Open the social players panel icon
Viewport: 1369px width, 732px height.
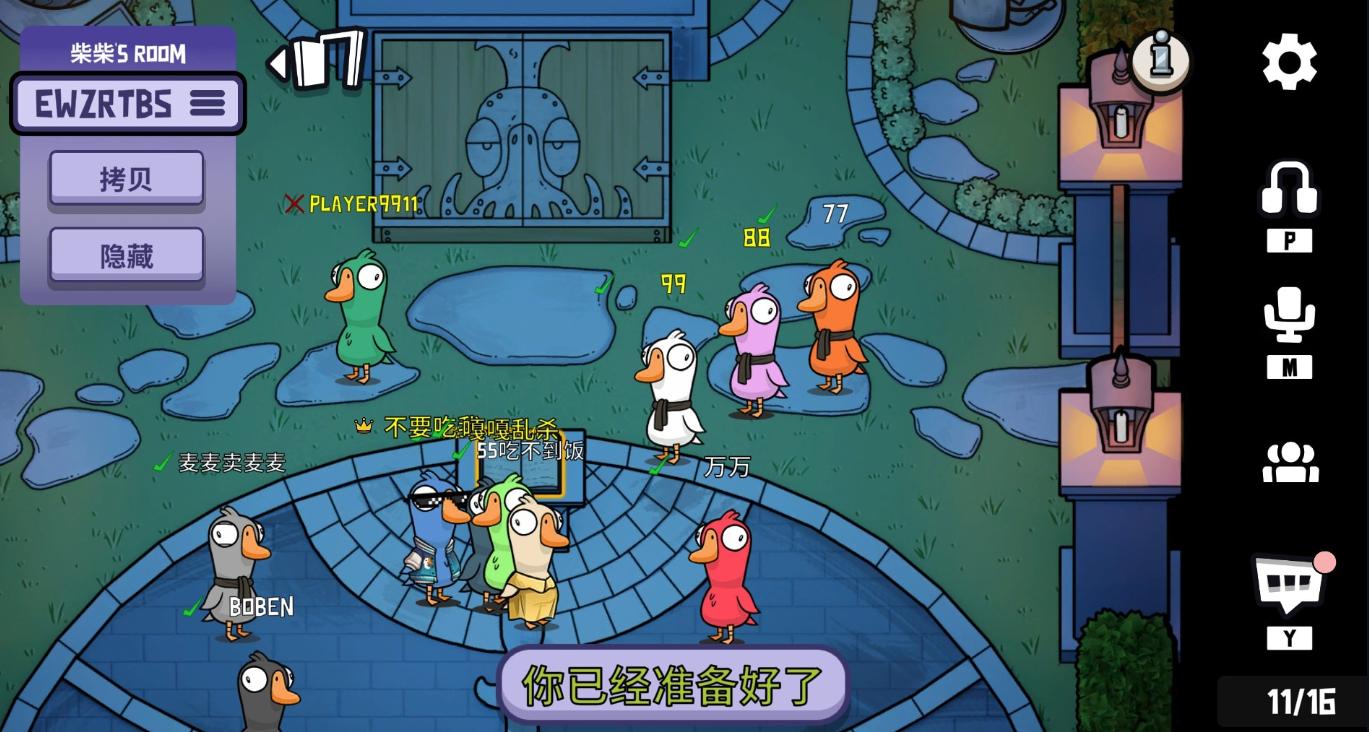click(x=1290, y=462)
